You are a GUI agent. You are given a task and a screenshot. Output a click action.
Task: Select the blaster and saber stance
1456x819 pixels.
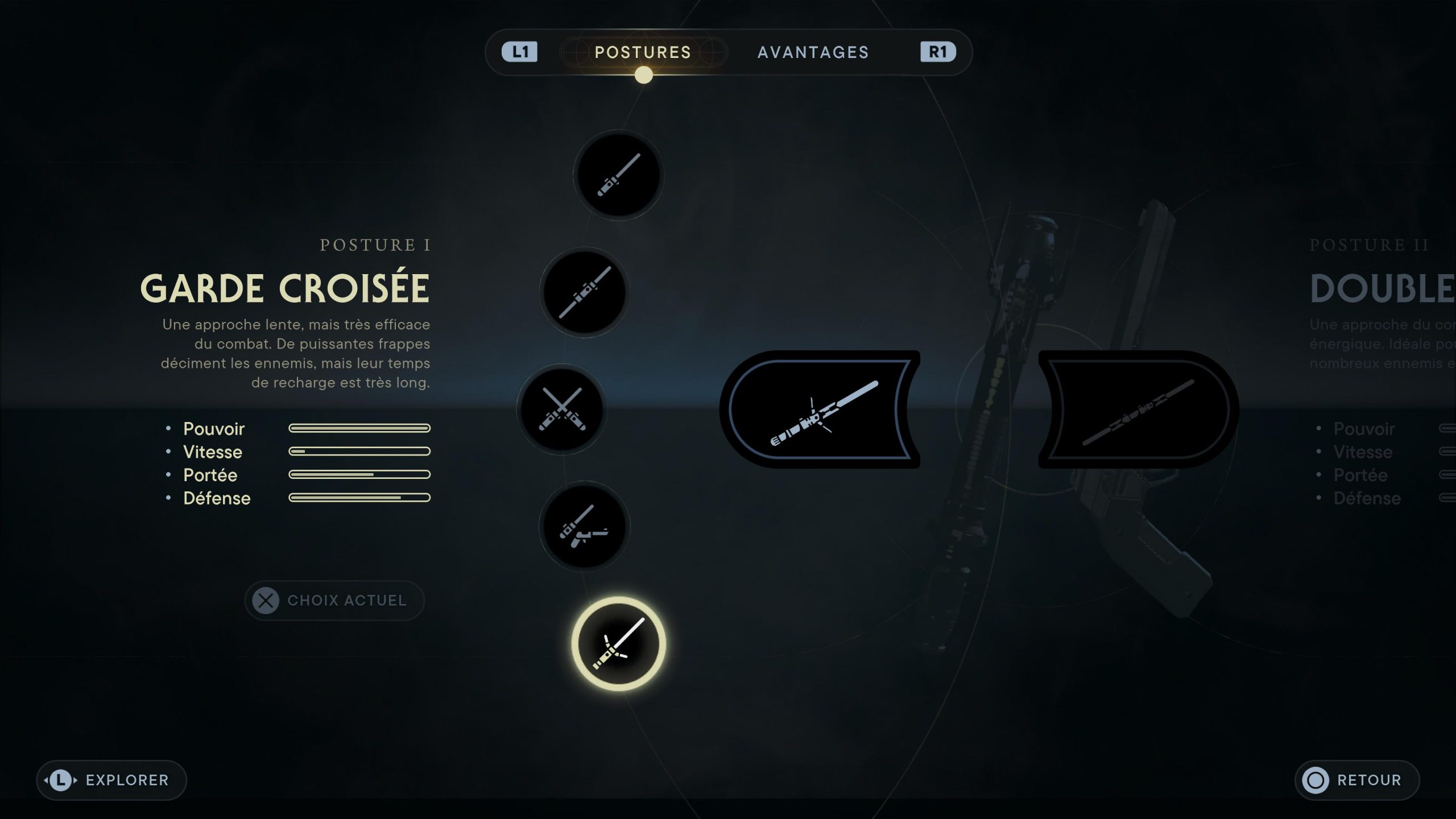pyautogui.click(x=584, y=527)
